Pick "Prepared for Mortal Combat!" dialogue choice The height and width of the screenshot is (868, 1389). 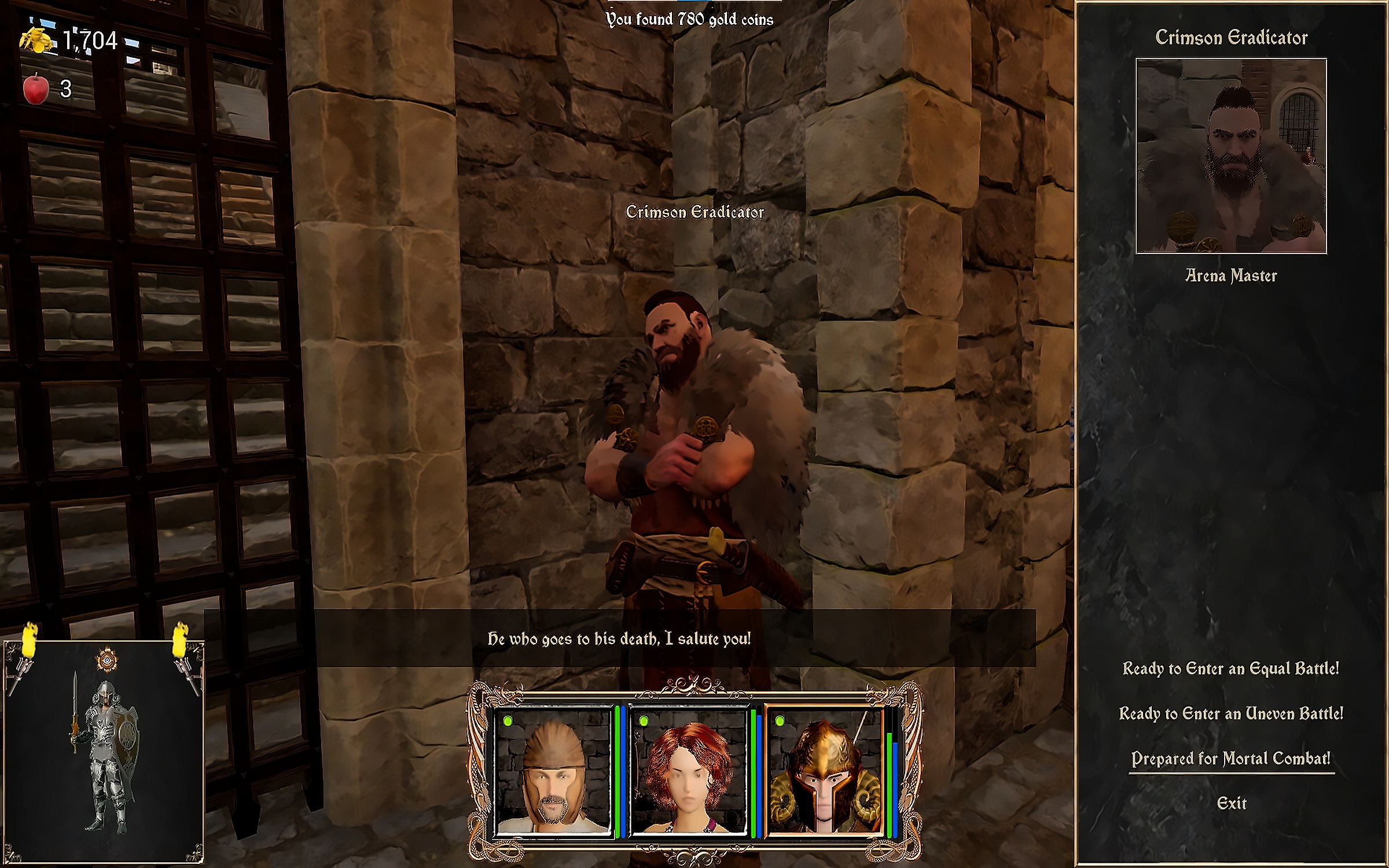click(x=1230, y=759)
